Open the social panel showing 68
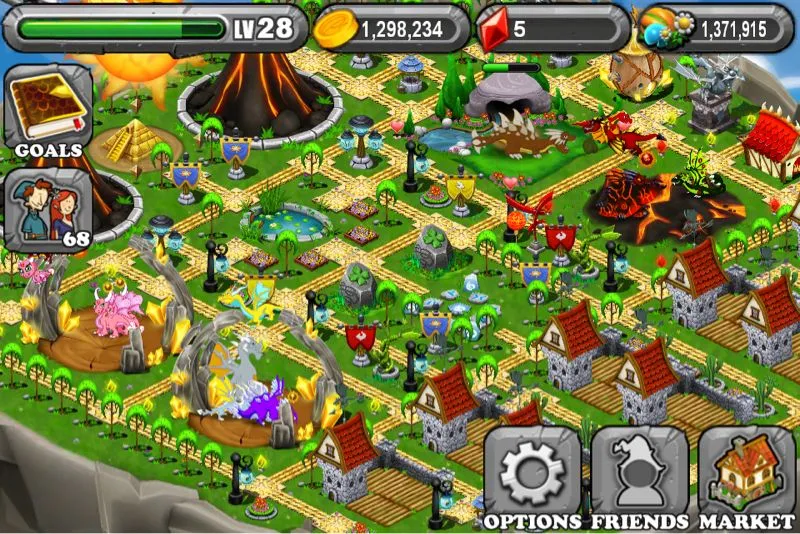Viewport: 800px width, 534px height. click(x=48, y=210)
